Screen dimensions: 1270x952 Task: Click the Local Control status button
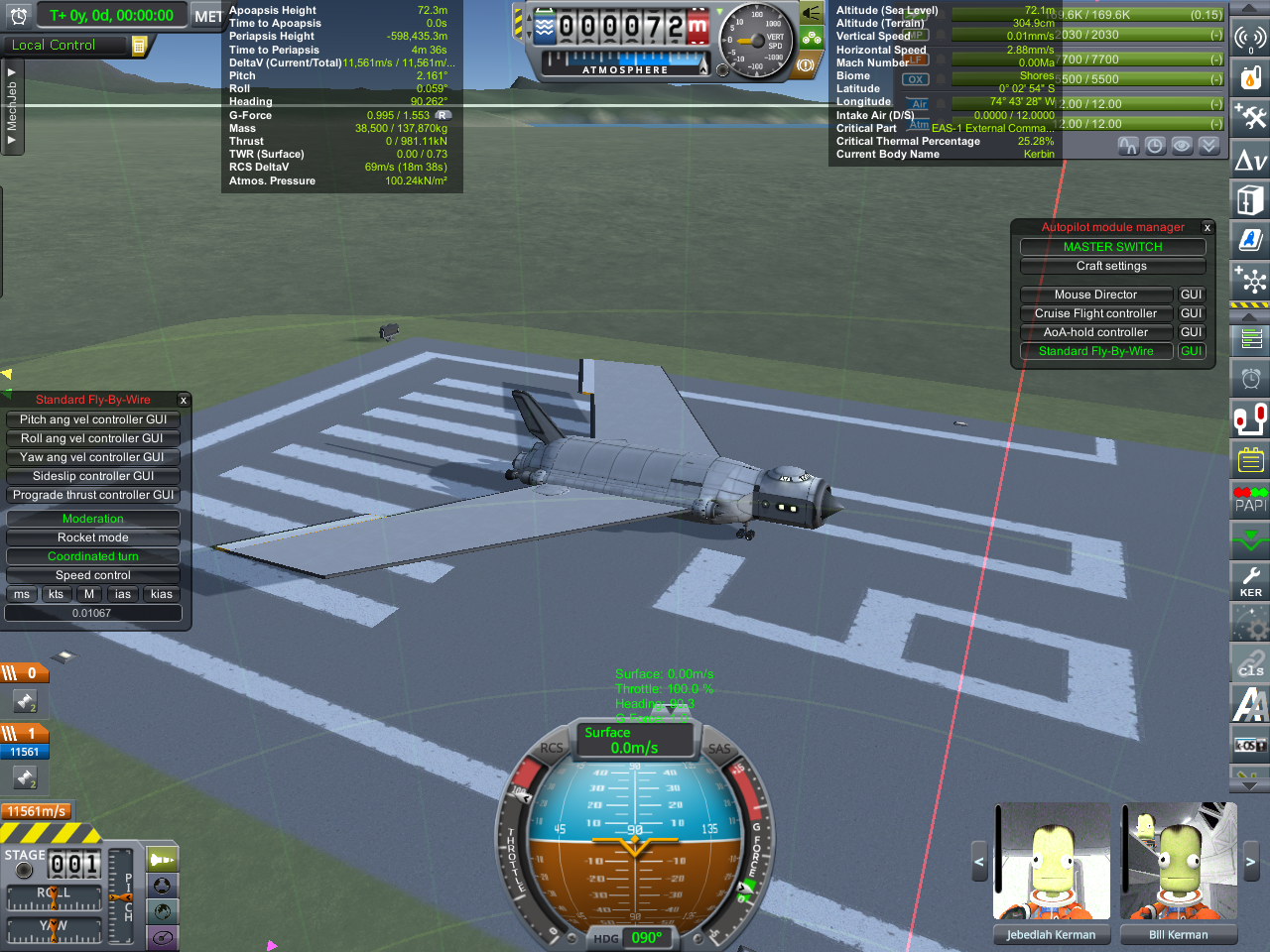click(65, 45)
